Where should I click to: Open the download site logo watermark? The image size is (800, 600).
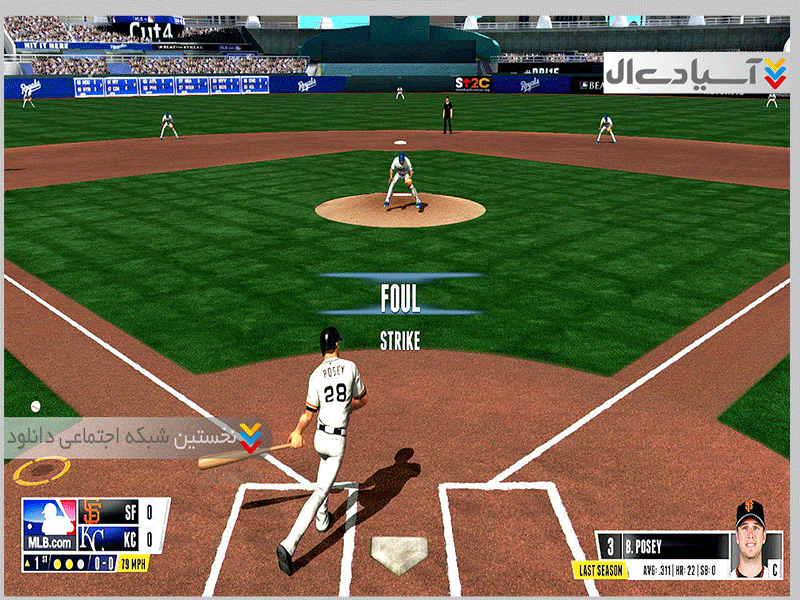[x=696, y=73]
